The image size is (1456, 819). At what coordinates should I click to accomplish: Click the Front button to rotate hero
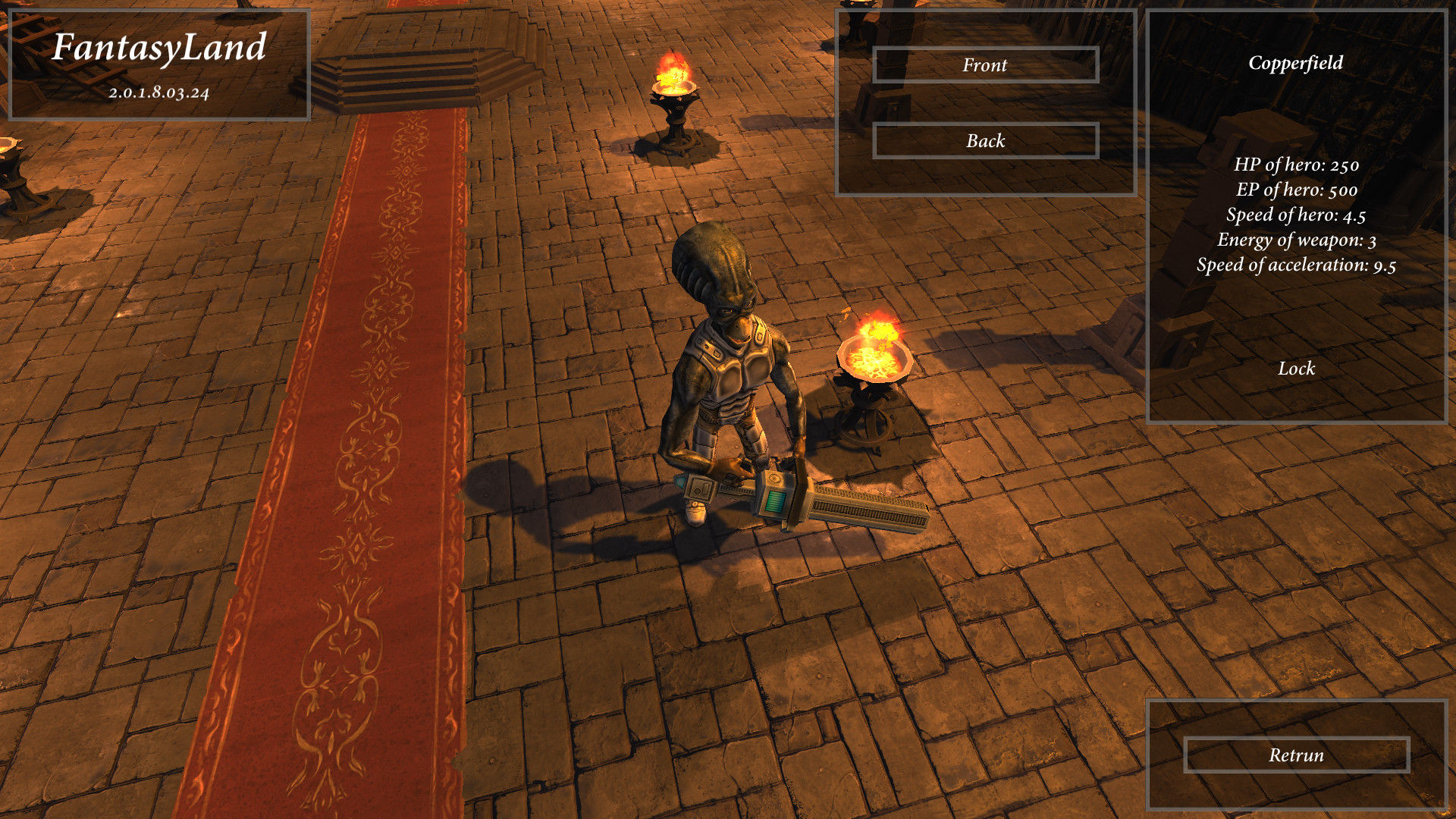985,65
